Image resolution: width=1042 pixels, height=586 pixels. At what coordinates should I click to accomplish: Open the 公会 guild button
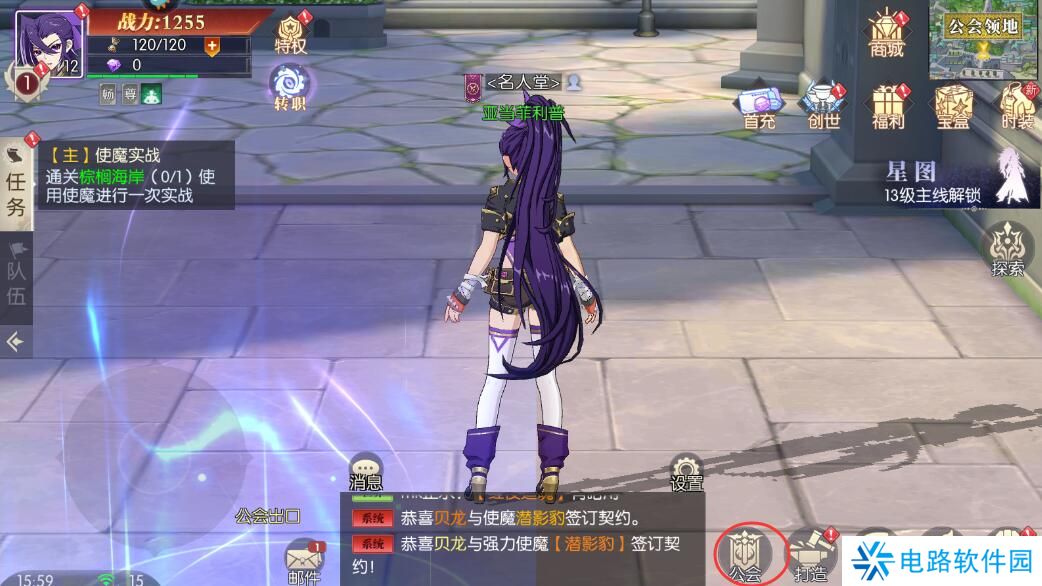pos(744,555)
